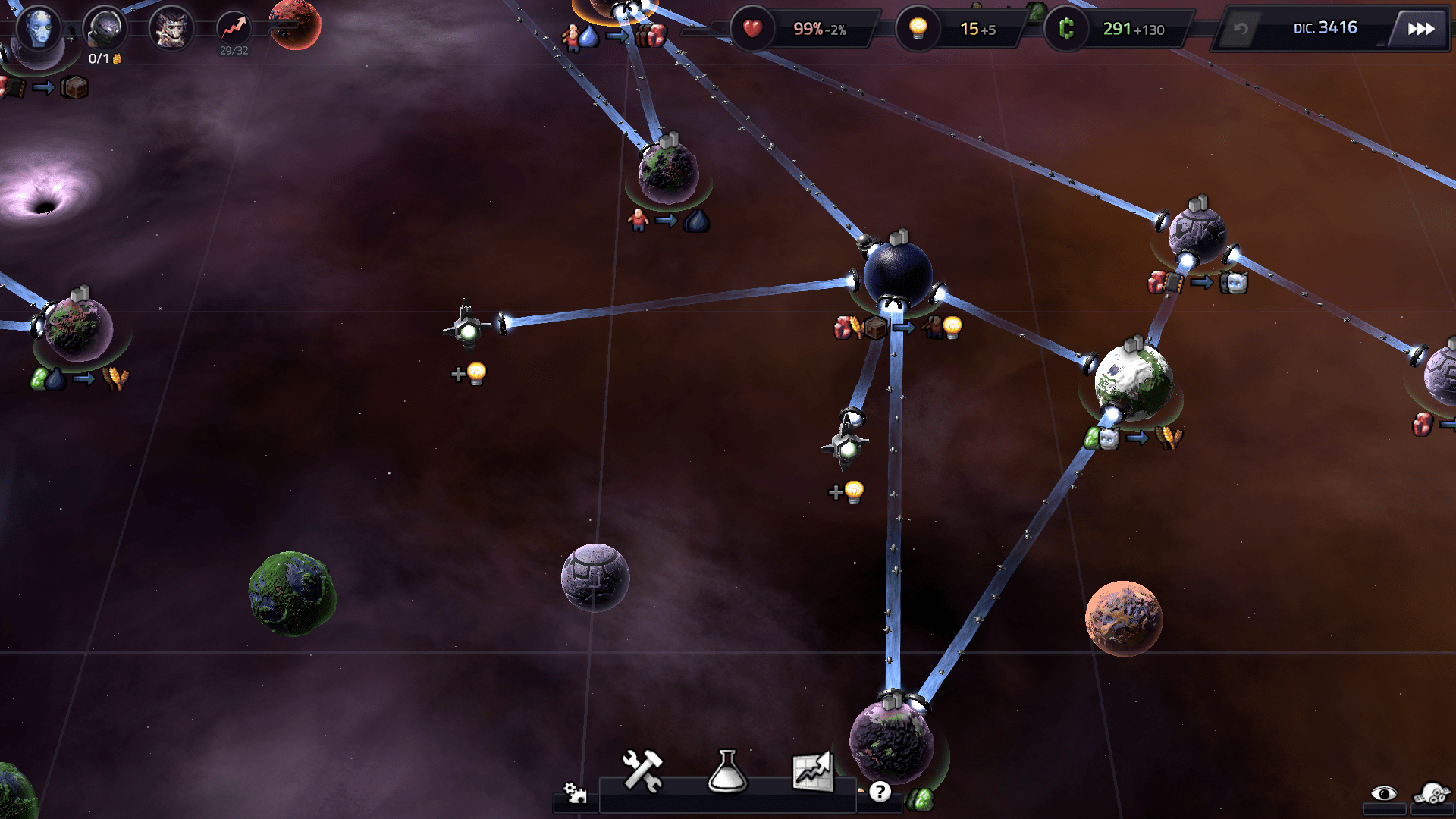Open the research flask menu

pos(727,771)
